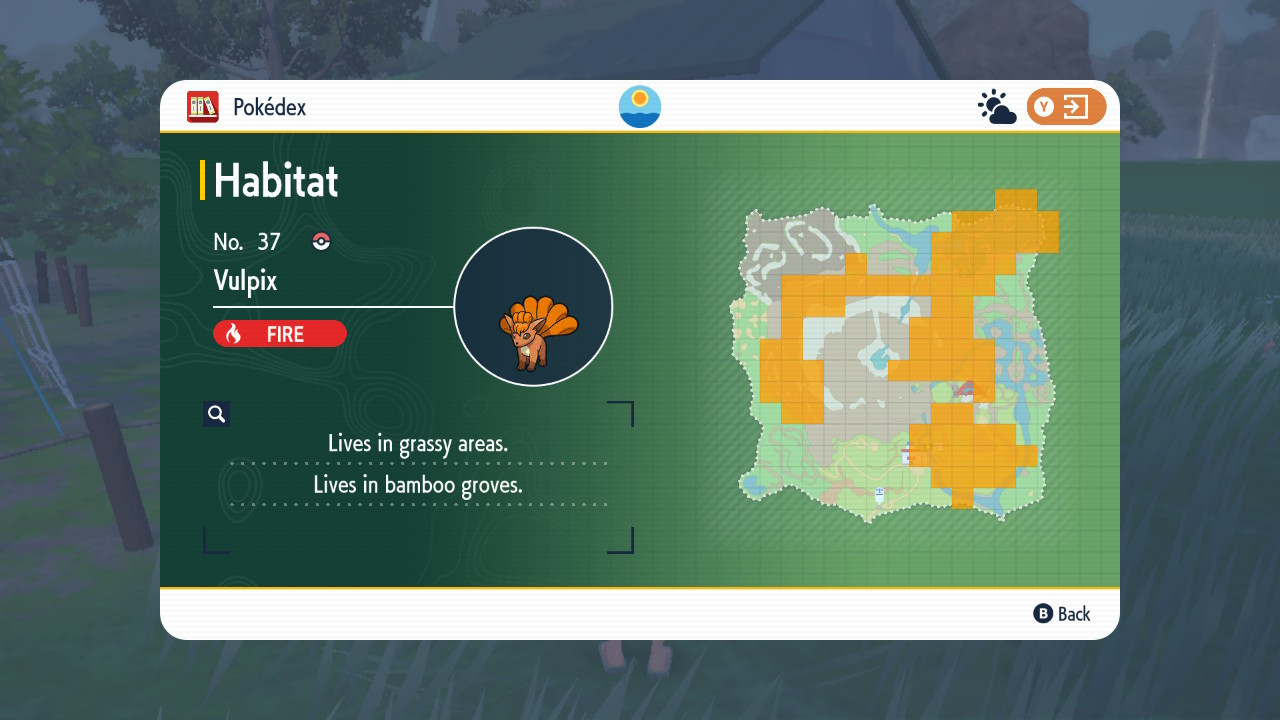
Task: Open the Vulpix name entry
Action: pos(244,281)
